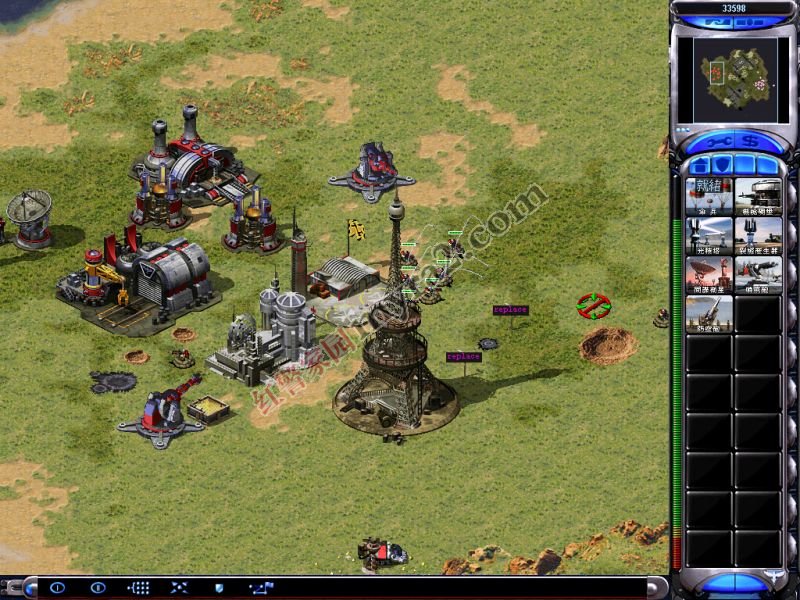Queue the cannon cameo beside the Spy Satellite

pyautogui.click(x=758, y=275)
